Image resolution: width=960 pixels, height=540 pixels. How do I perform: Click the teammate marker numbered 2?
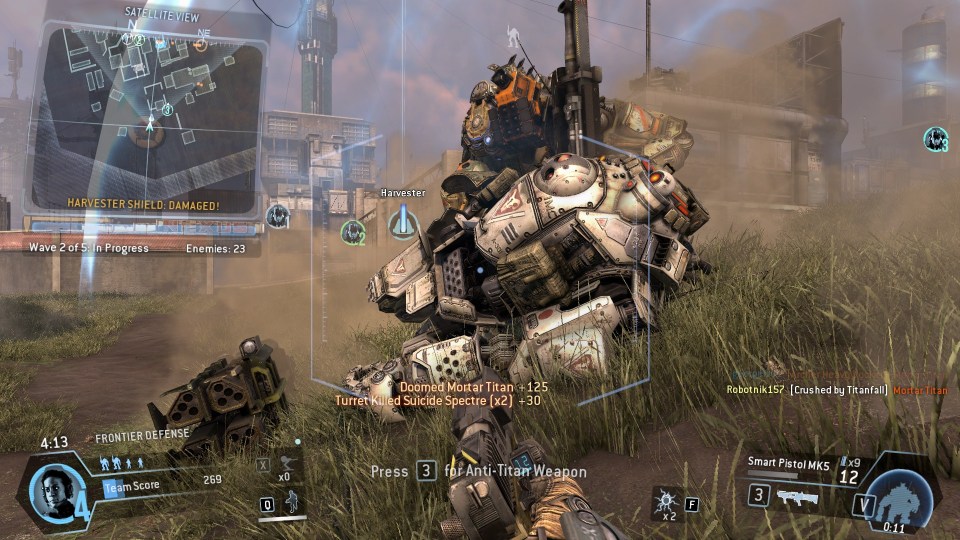pos(352,233)
